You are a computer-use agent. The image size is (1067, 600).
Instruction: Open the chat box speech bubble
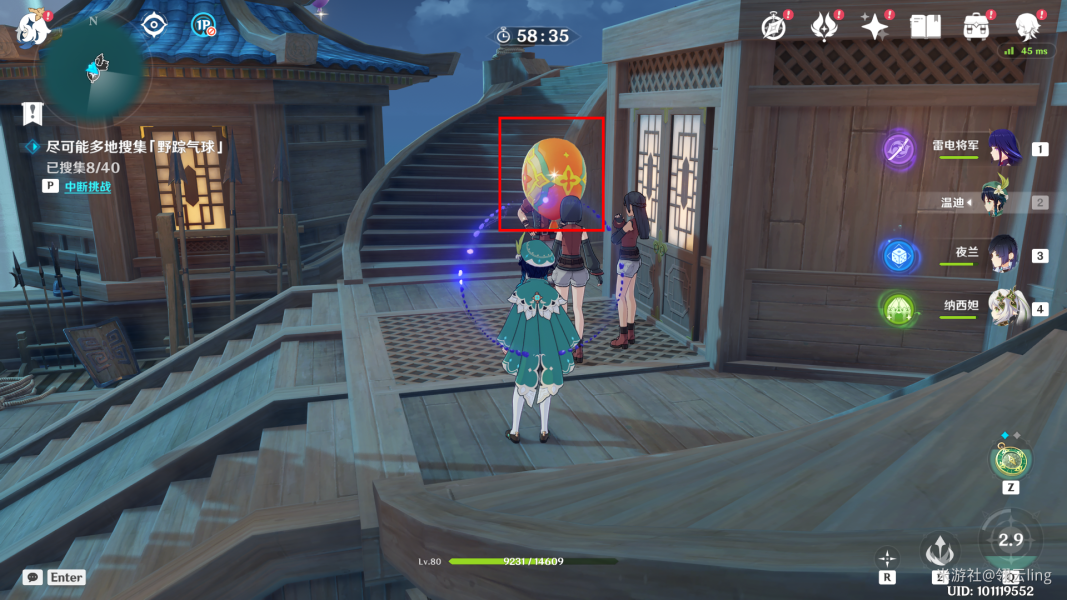(x=33, y=577)
